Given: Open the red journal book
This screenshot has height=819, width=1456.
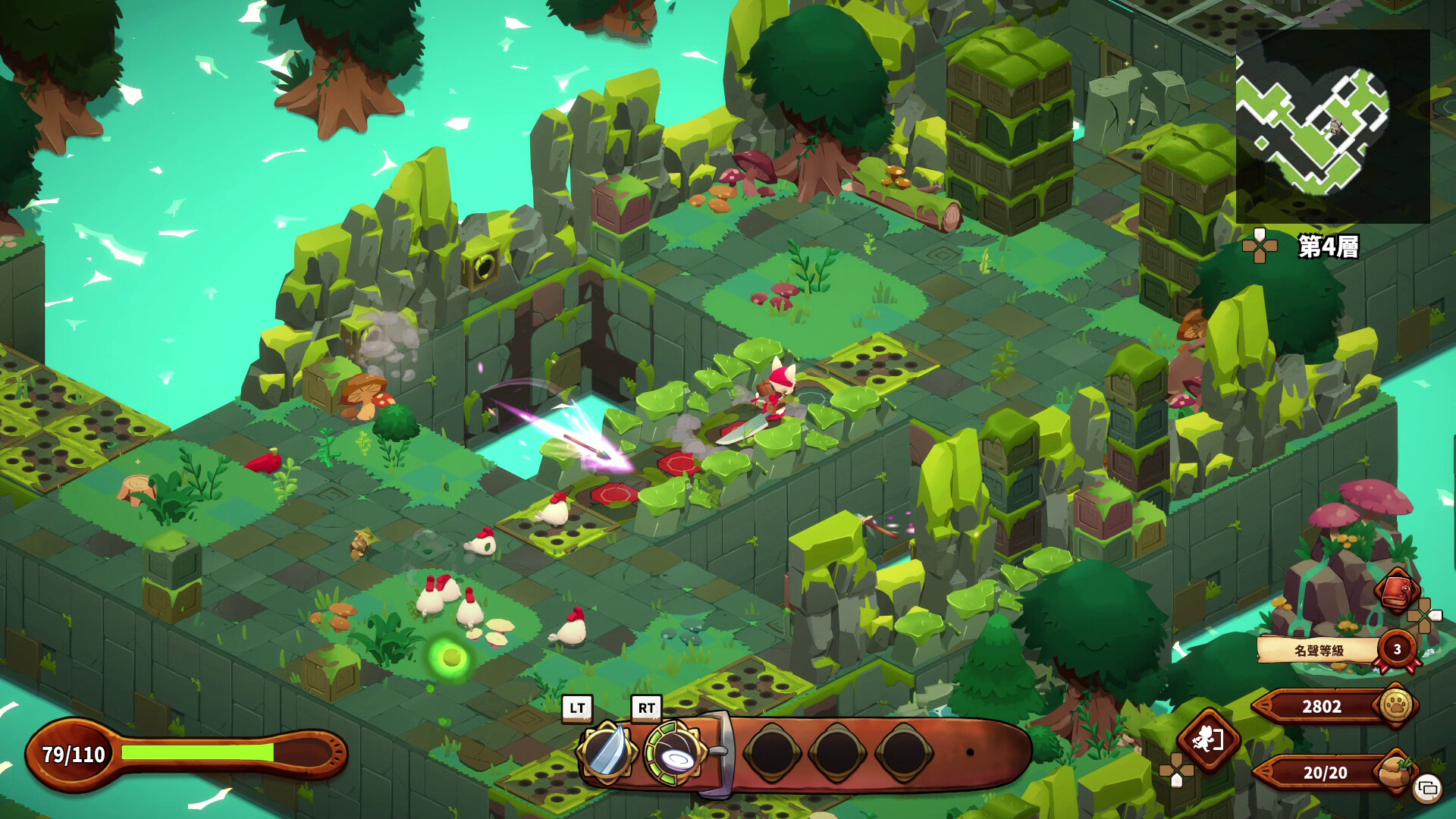Looking at the screenshot, I should [x=1397, y=590].
